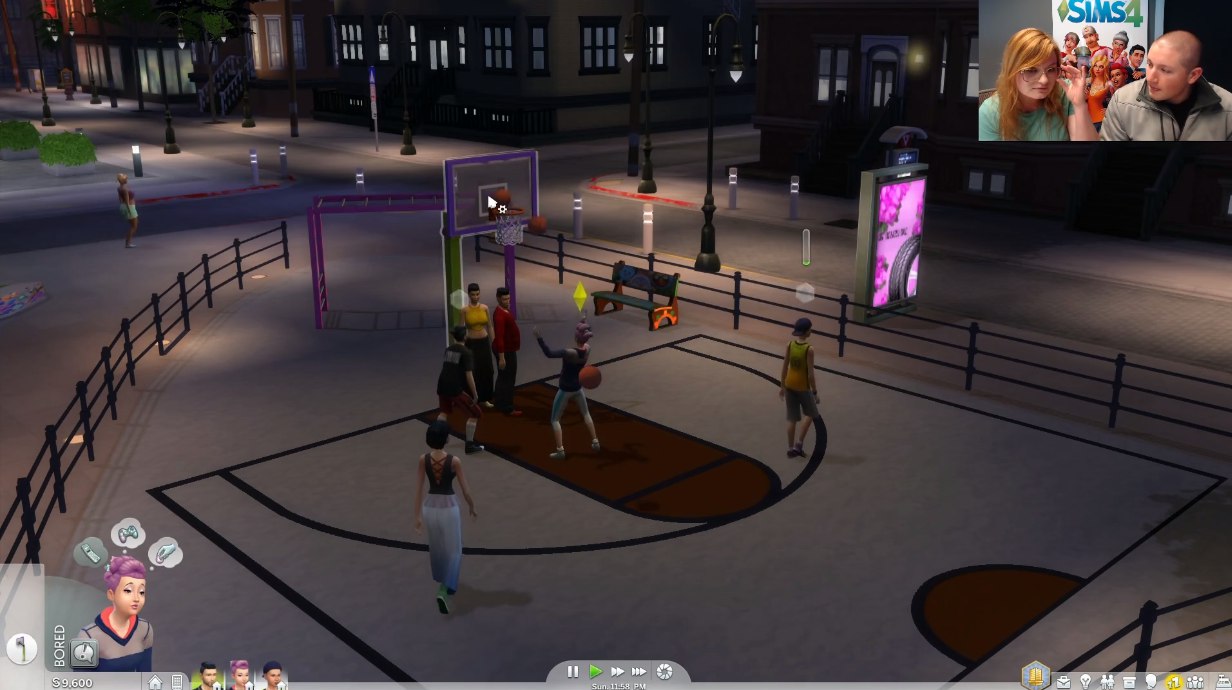The height and width of the screenshot is (690, 1232).
Task: Select ultra speed (triple arrows)
Action: click(x=639, y=672)
